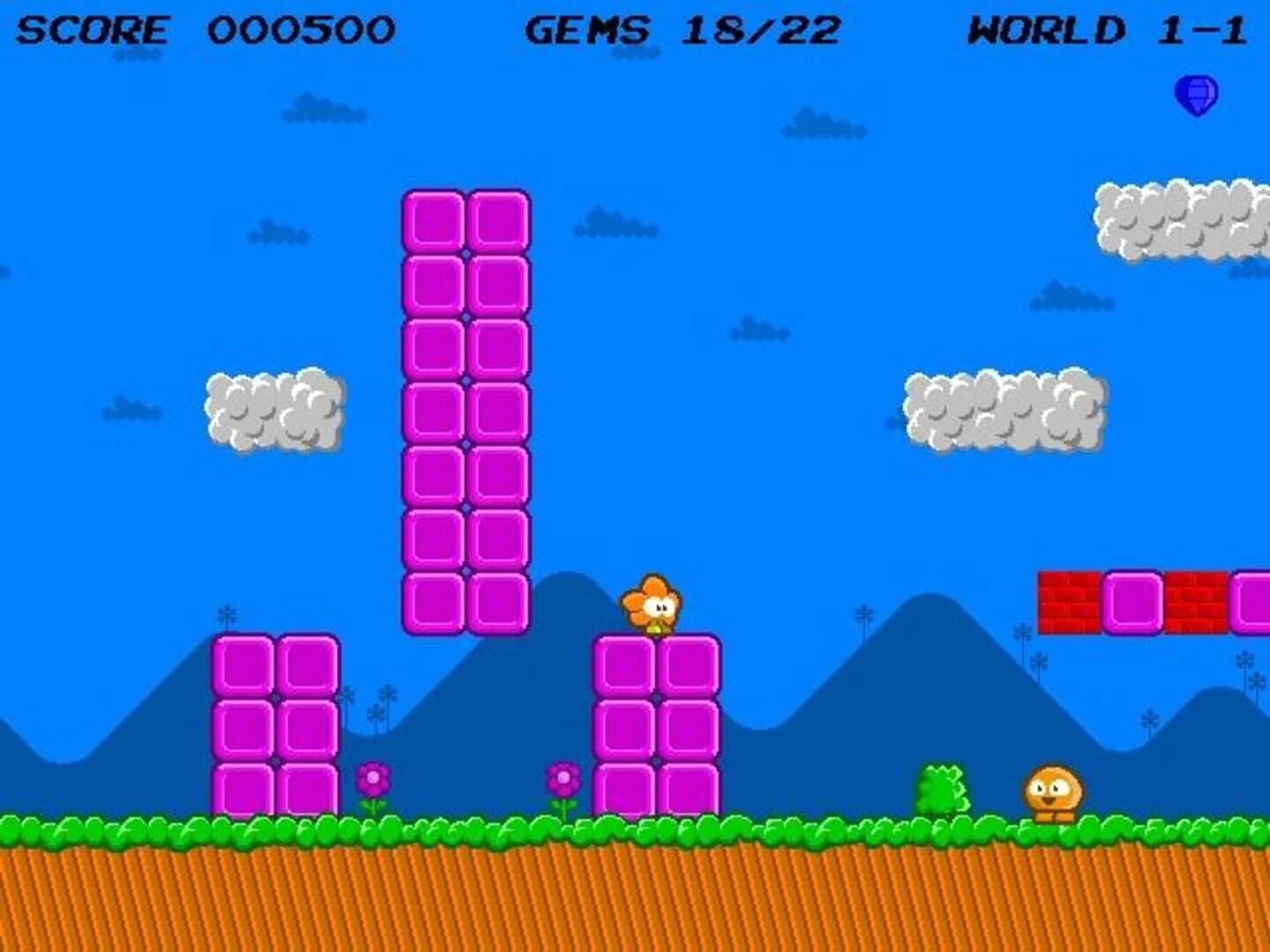Click the blue gem icon near top right
Screen dimensions: 1270x952
(x=1198, y=93)
